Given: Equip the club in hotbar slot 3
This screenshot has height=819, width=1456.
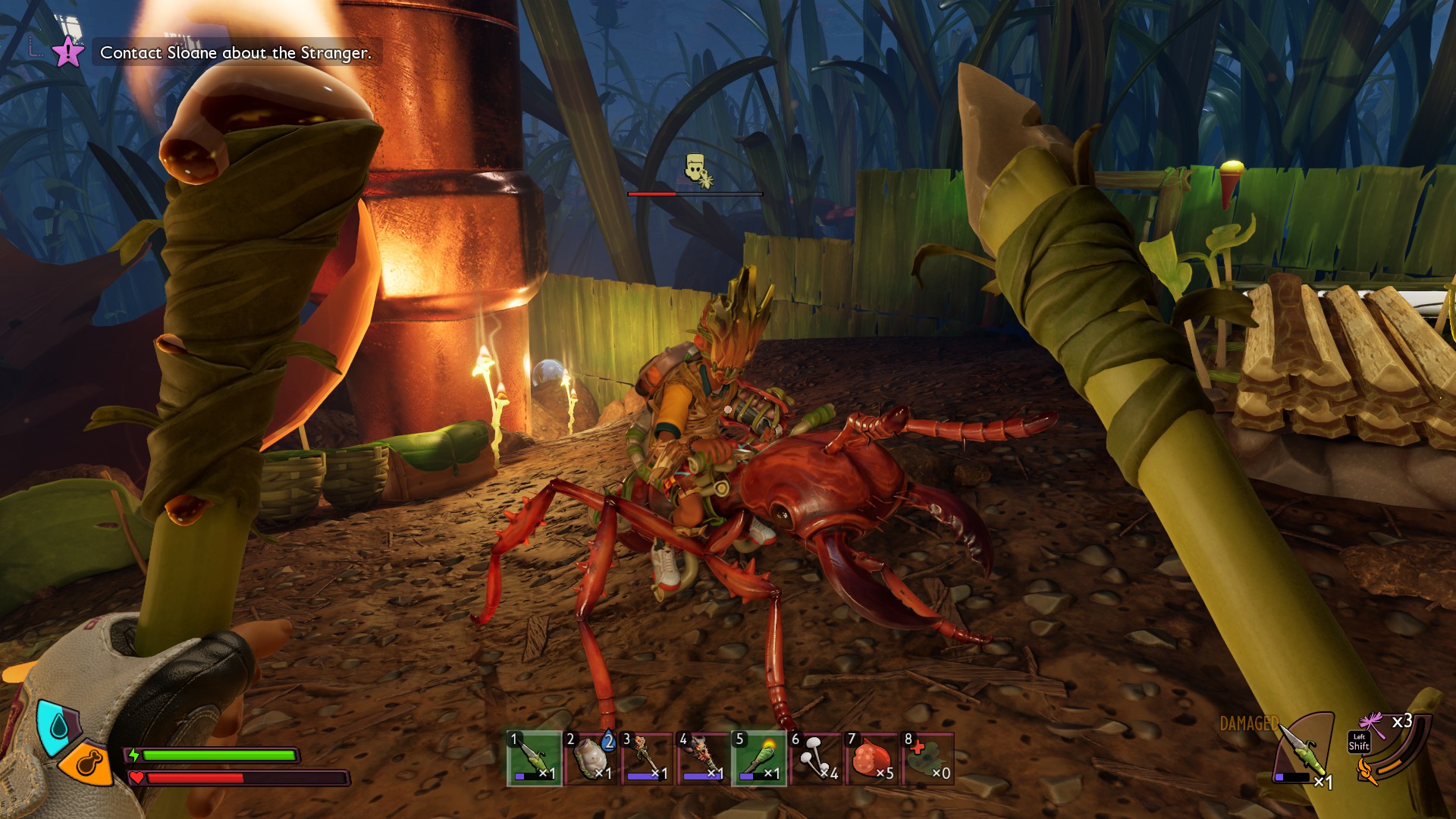Looking at the screenshot, I should pos(647,758).
